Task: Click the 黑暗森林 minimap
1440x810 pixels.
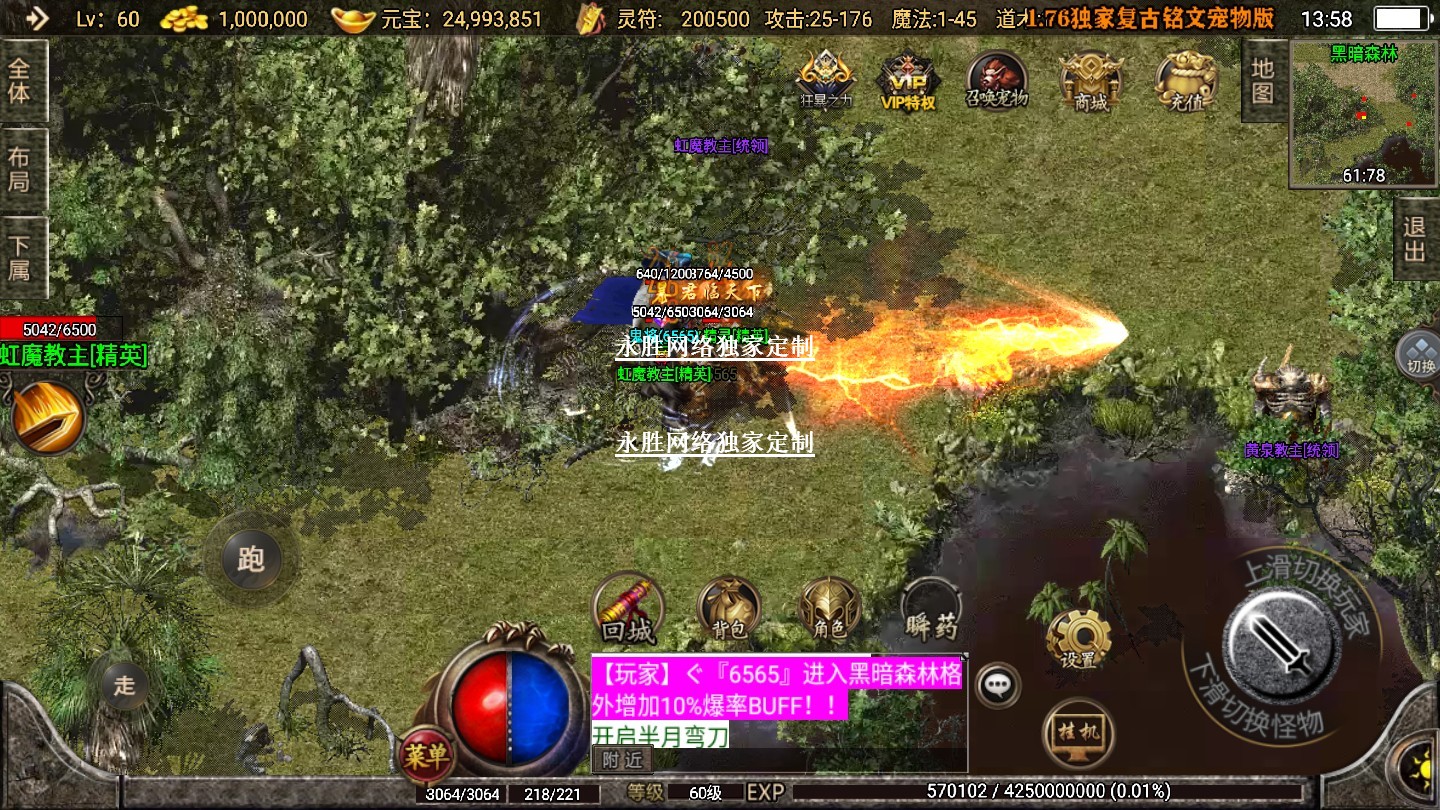Action: coord(1363,114)
